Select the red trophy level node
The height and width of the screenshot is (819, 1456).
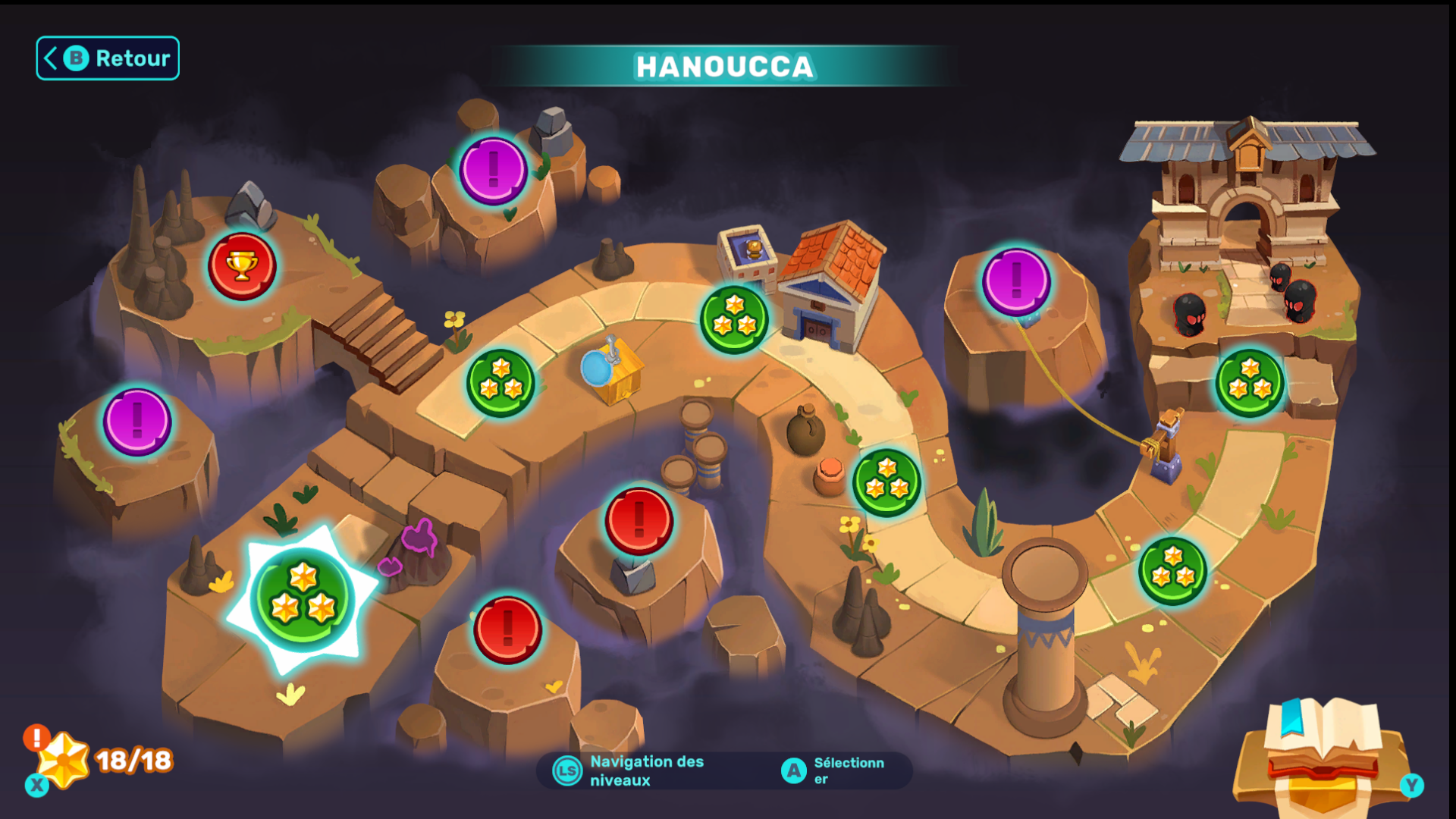click(x=242, y=266)
